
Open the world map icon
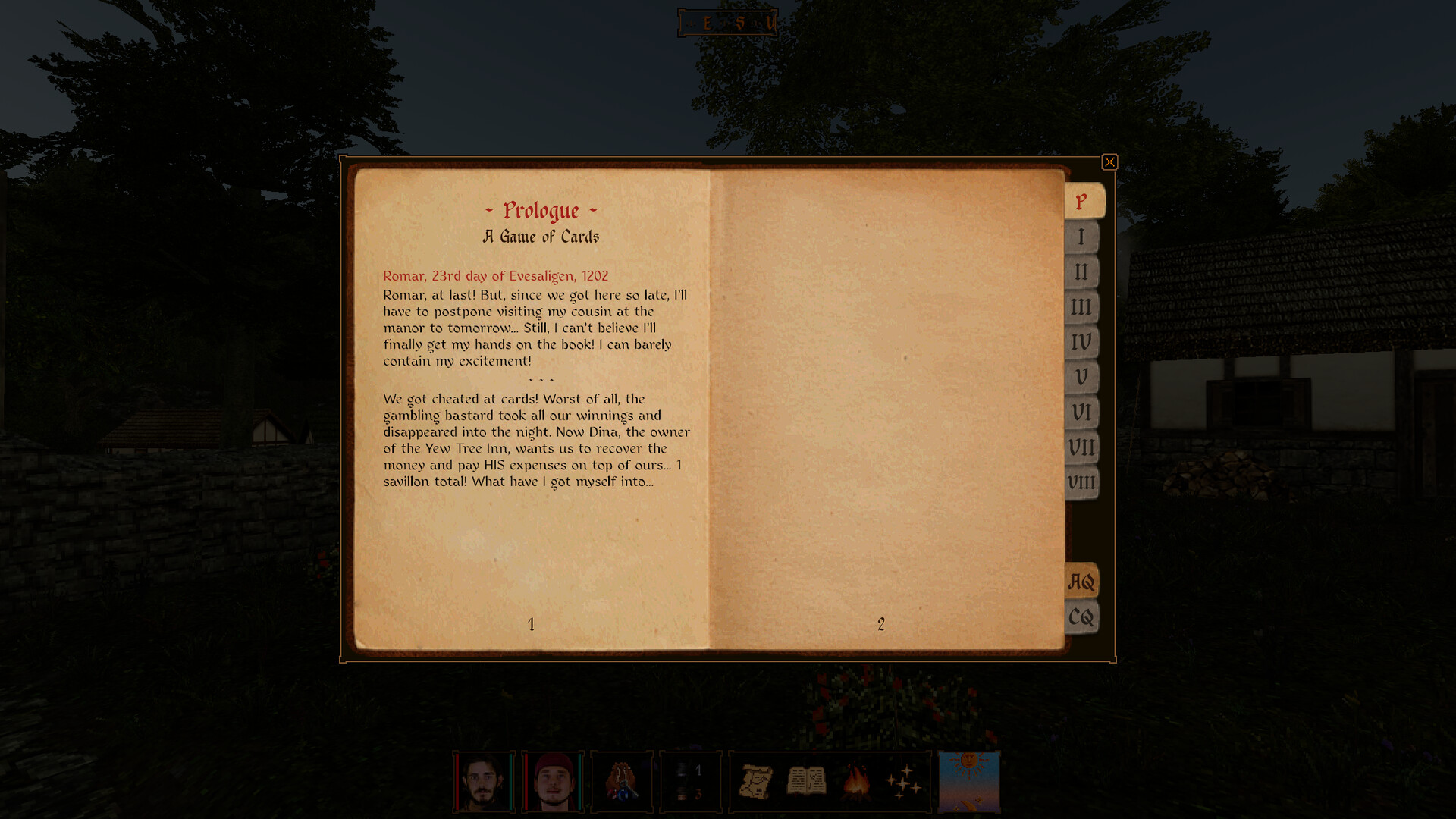point(756,781)
